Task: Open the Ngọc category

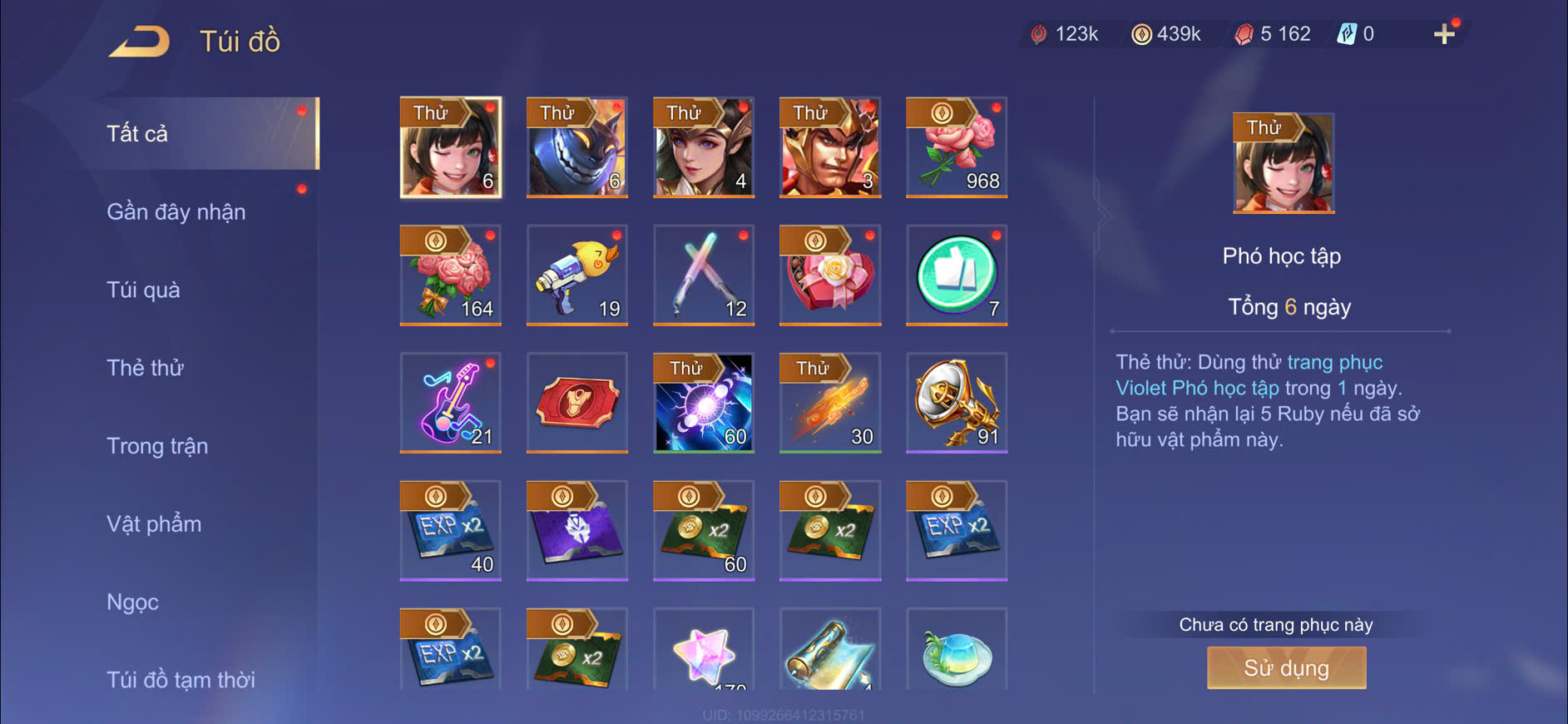Action: 132,602
